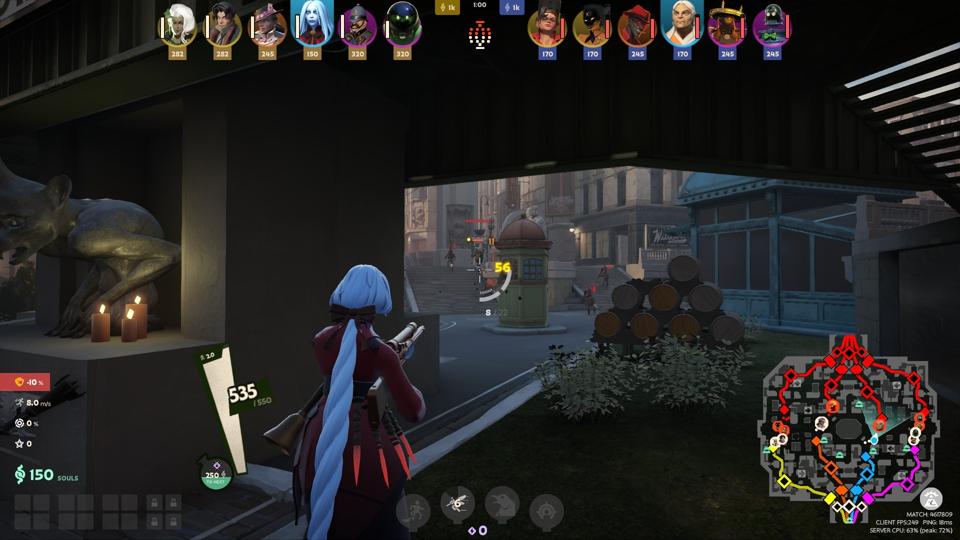Screen dimensions: 960x540
Task: Activate the crow head ability
Action: click(x=502, y=504)
